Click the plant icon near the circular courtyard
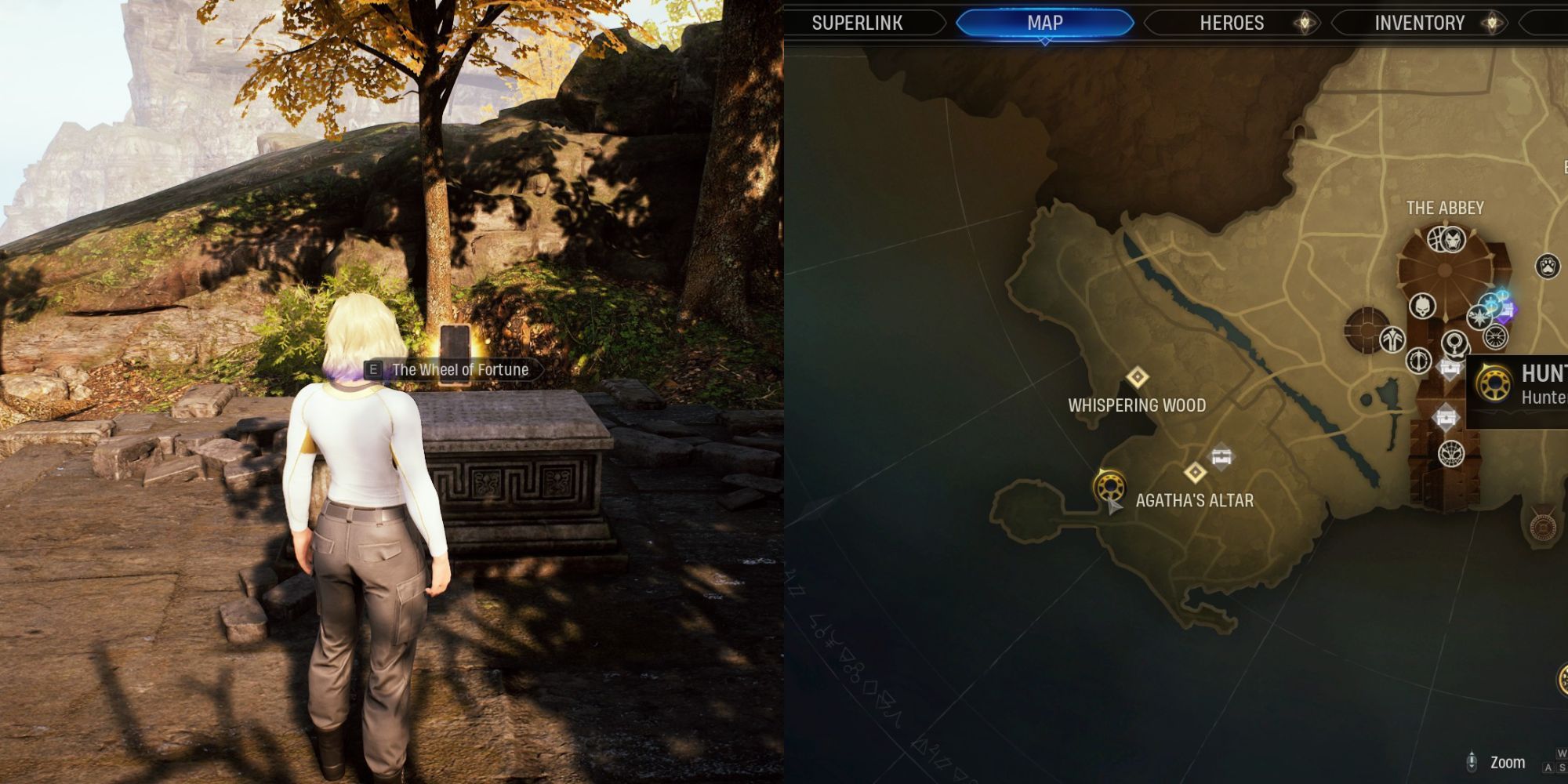This screenshot has width=1568, height=784. click(x=1392, y=339)
